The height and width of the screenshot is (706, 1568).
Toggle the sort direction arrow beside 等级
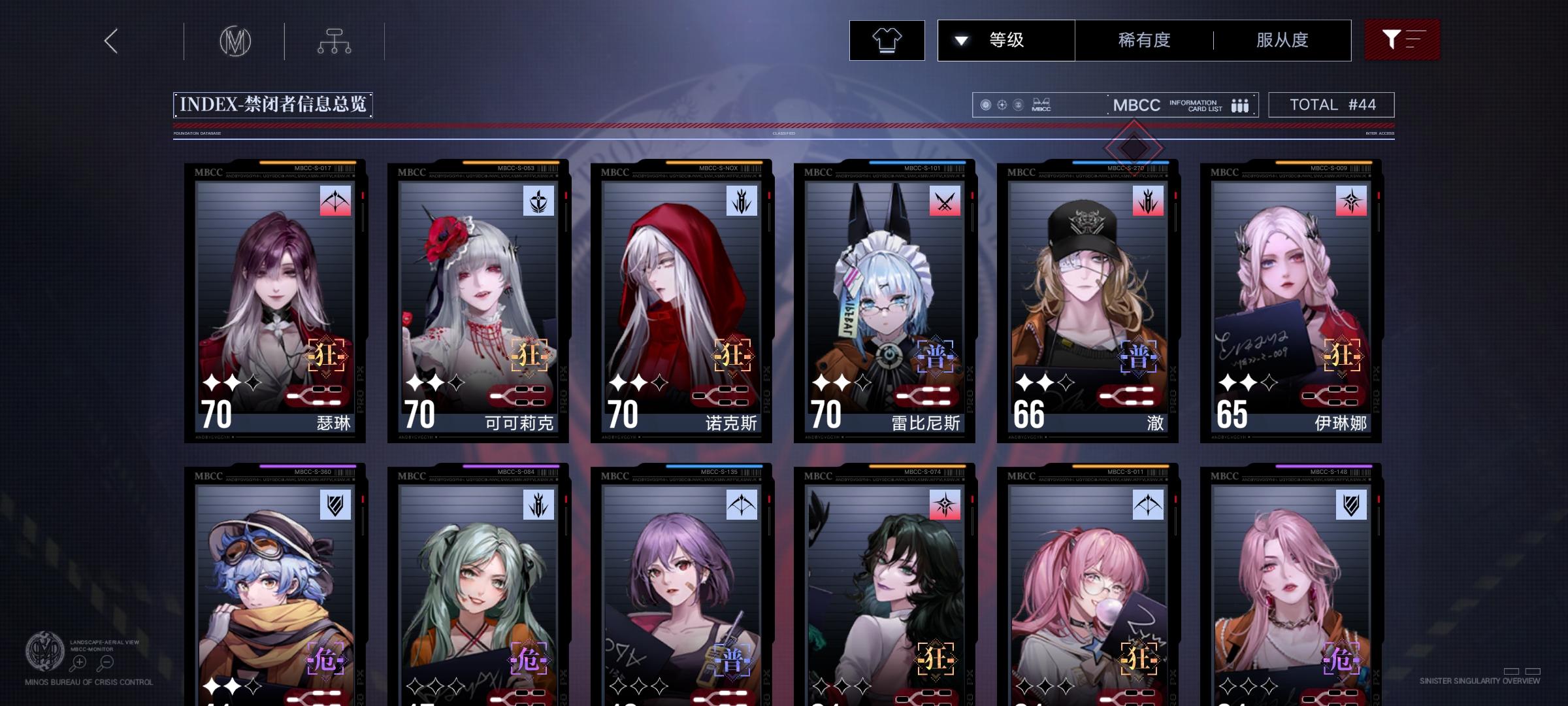pos(960,40)
